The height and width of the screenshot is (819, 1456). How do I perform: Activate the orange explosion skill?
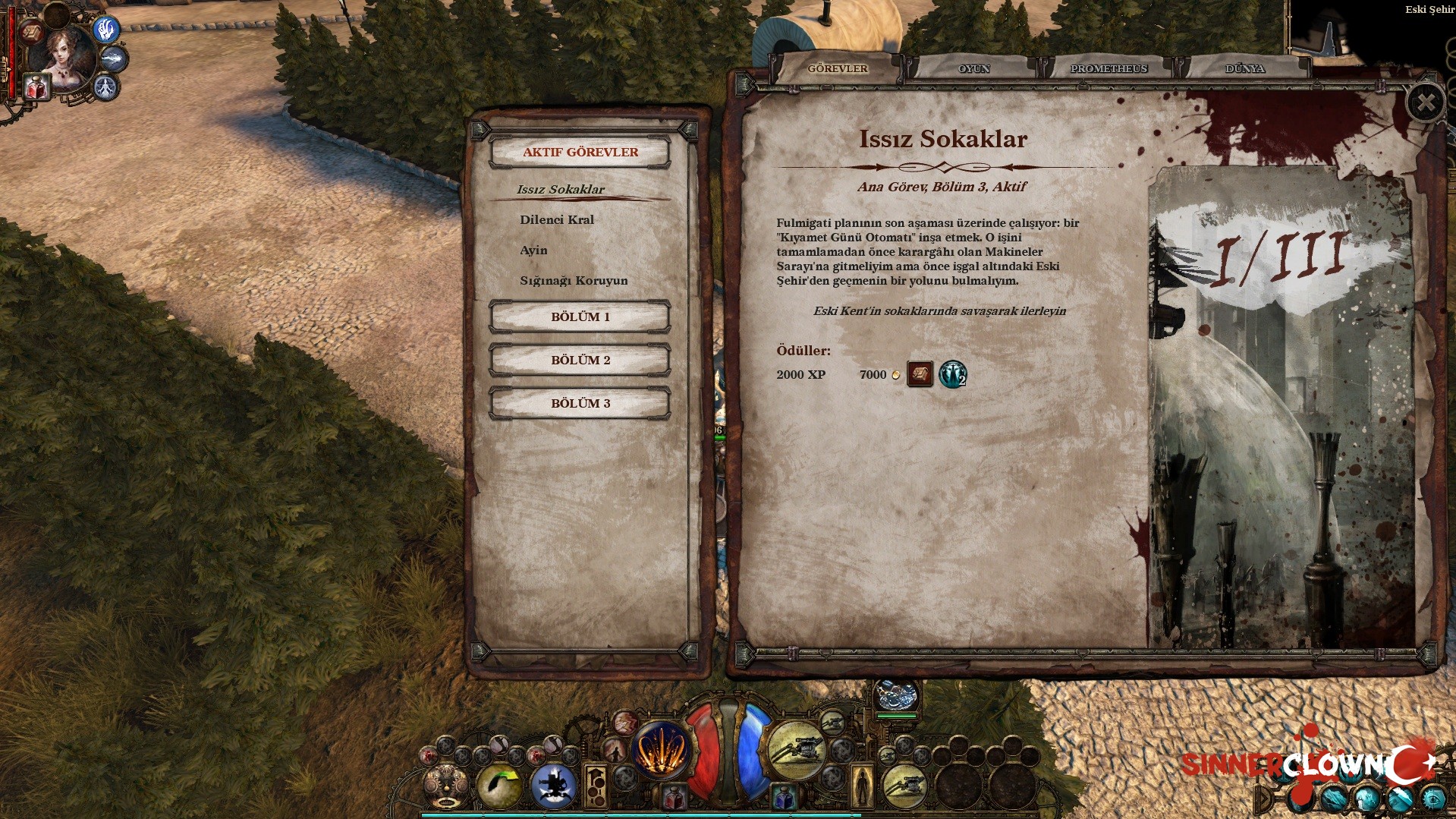point(660,749)
